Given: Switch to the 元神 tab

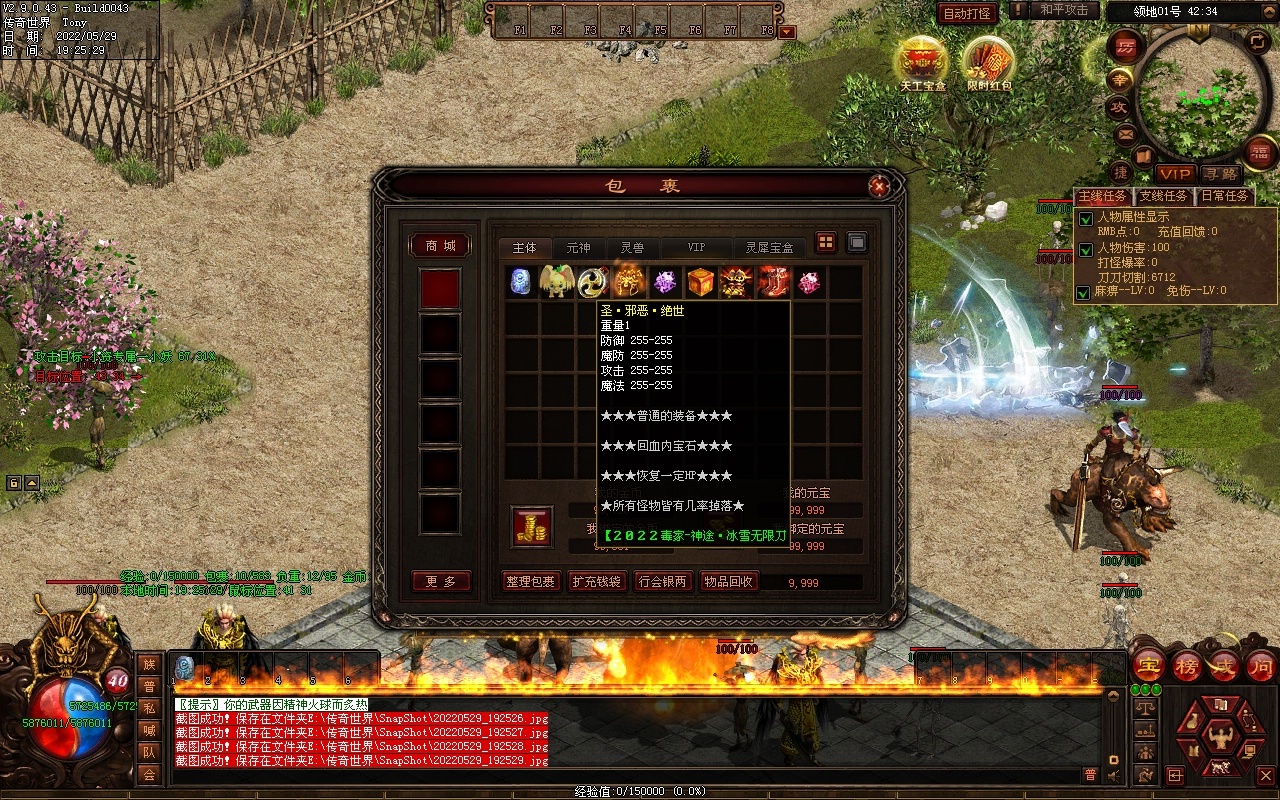Looking at the screenshot, I should pyautogui.click(x=578, y=247).
